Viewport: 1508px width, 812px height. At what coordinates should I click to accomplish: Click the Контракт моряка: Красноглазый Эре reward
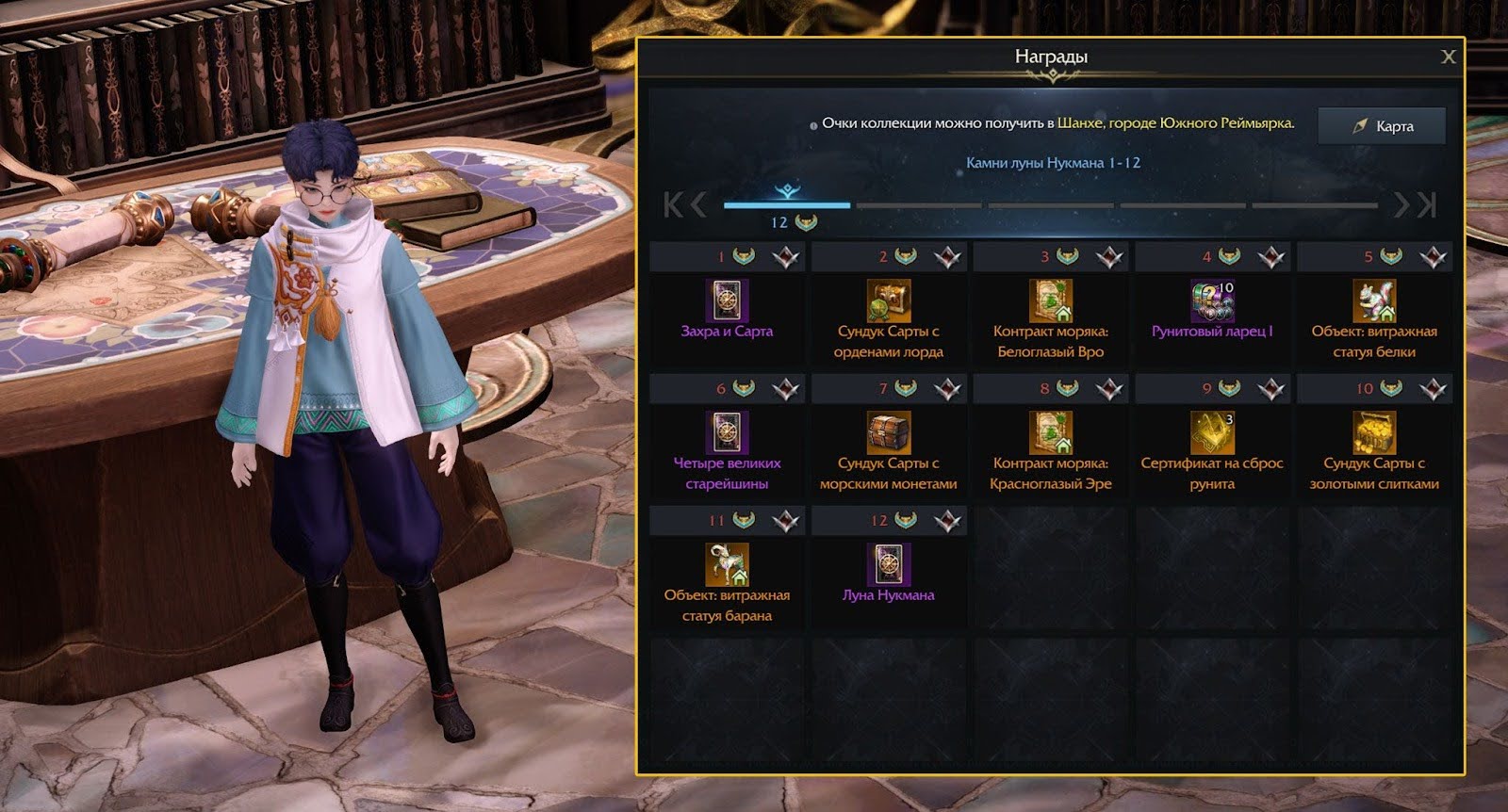point(1050,433)
